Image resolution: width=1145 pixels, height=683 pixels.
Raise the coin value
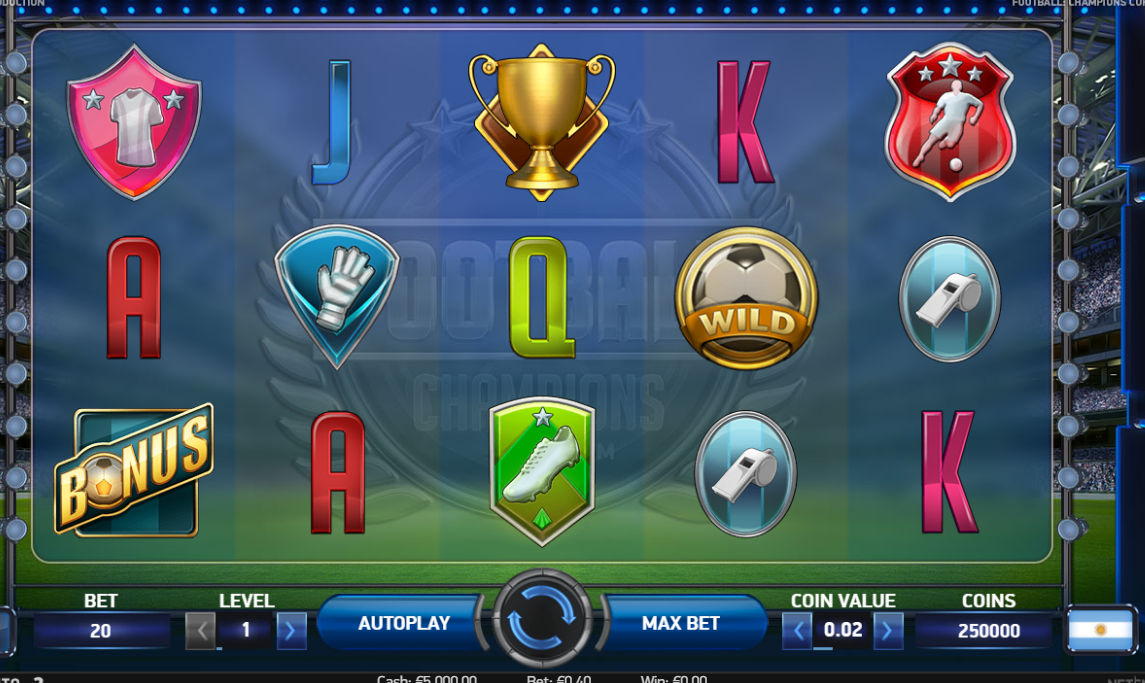click(888, 631)
